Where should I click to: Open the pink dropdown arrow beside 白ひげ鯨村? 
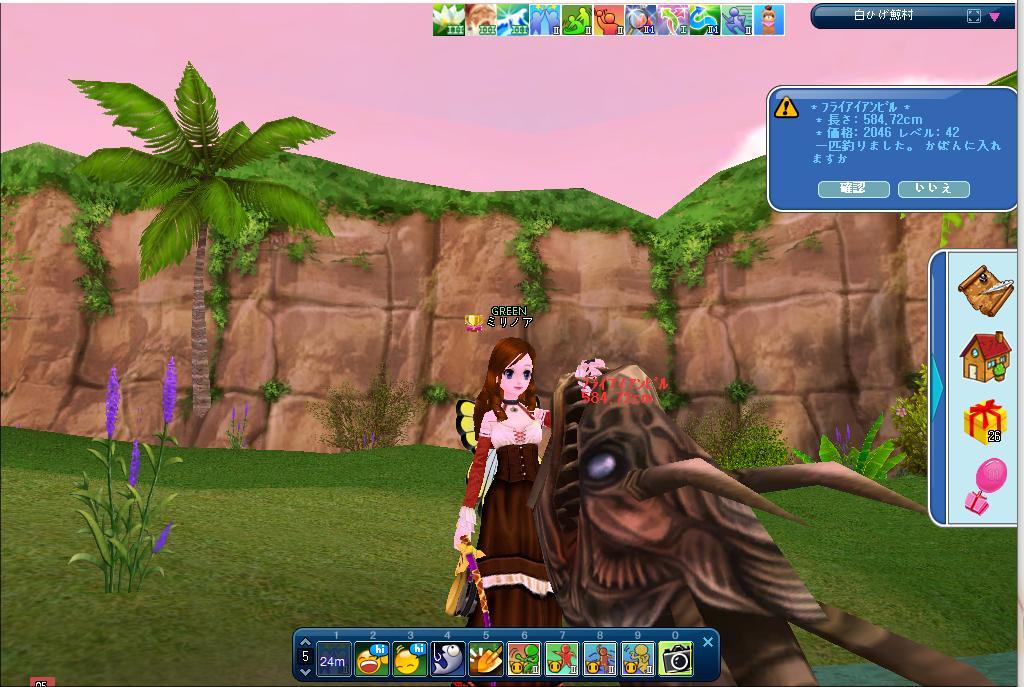click(995, 17)
